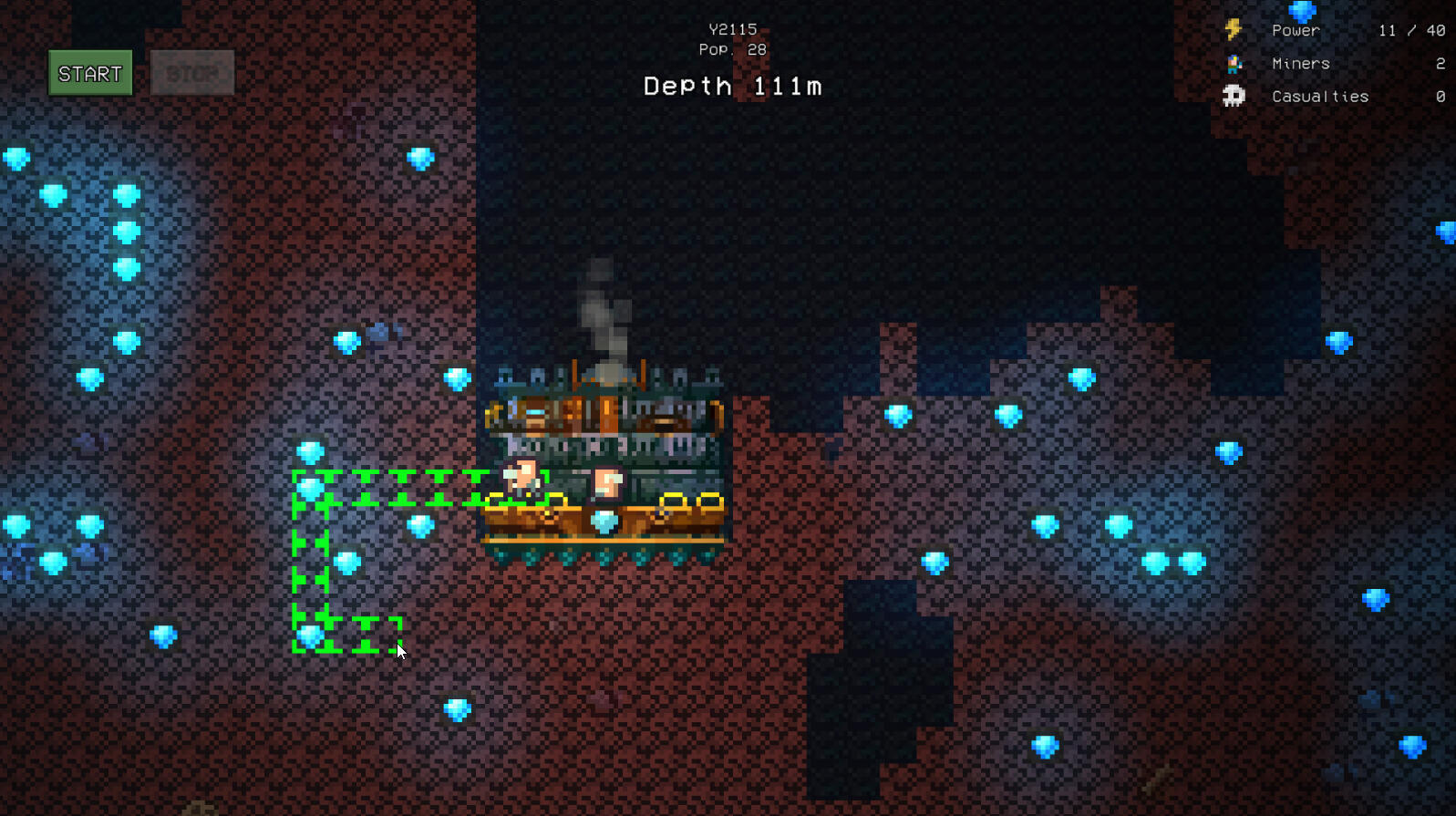The height and width of the screenshot is (816, 1456).
Task: Click the greyed-out STOP button
Action: coord(192,74)
